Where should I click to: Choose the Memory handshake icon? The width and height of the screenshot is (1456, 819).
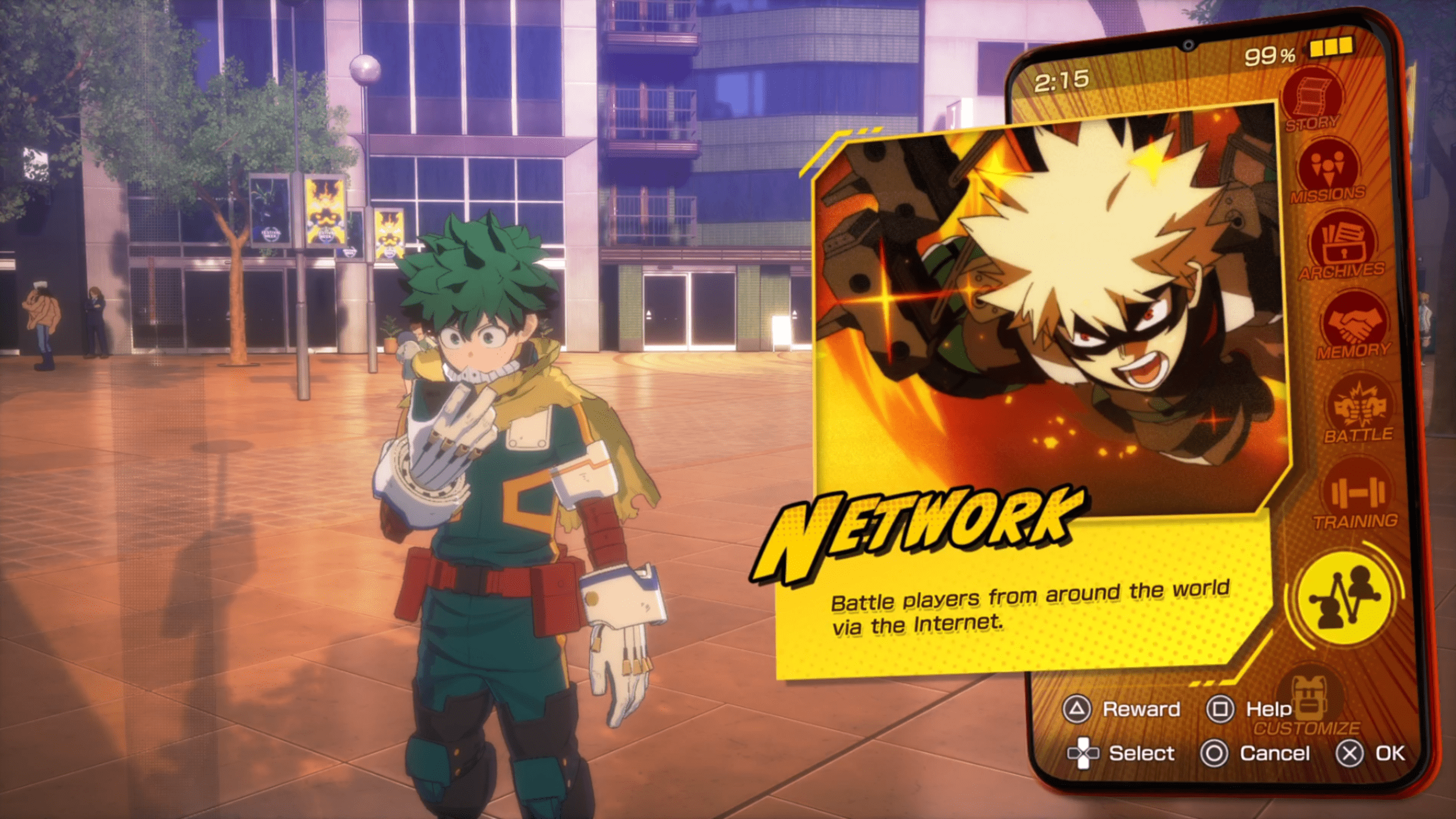click(x=1353, y=325)
